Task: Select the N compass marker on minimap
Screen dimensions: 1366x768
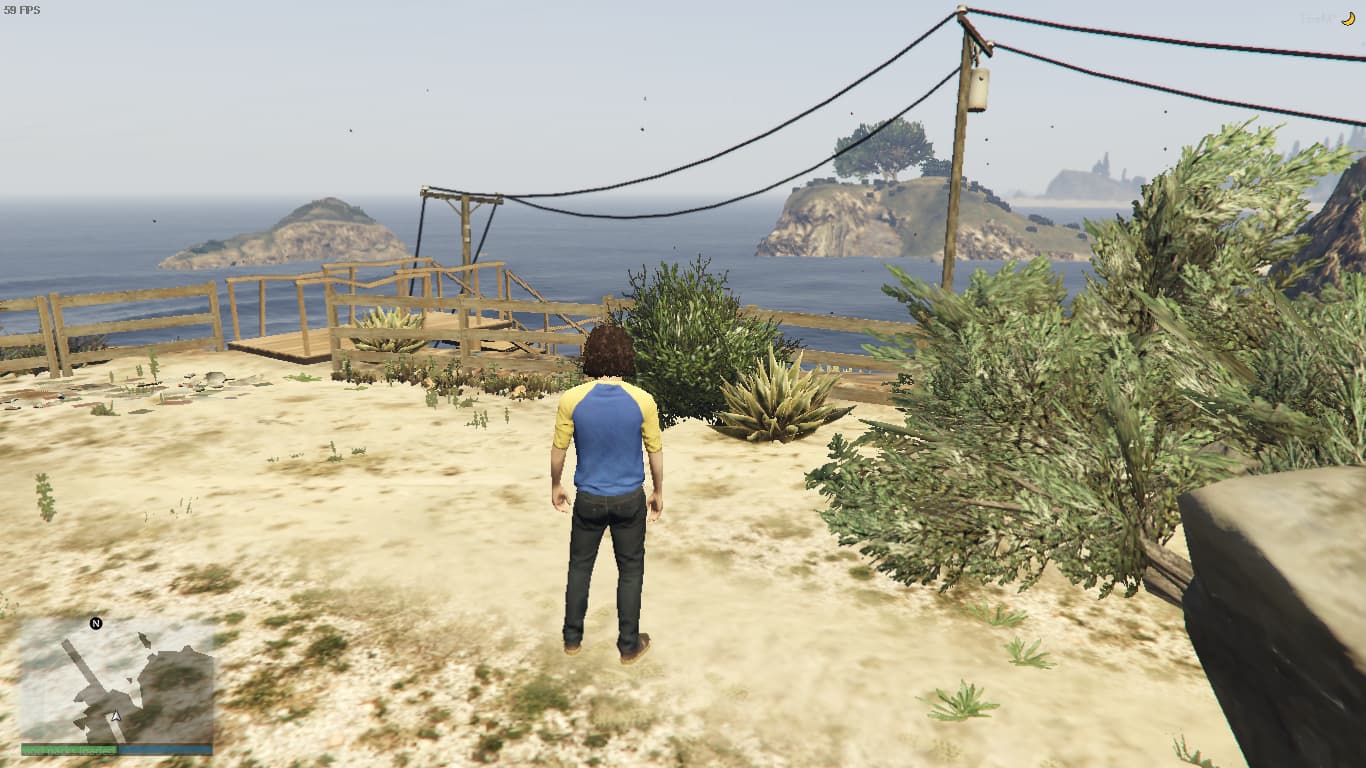Action: [x=95, y=622]
